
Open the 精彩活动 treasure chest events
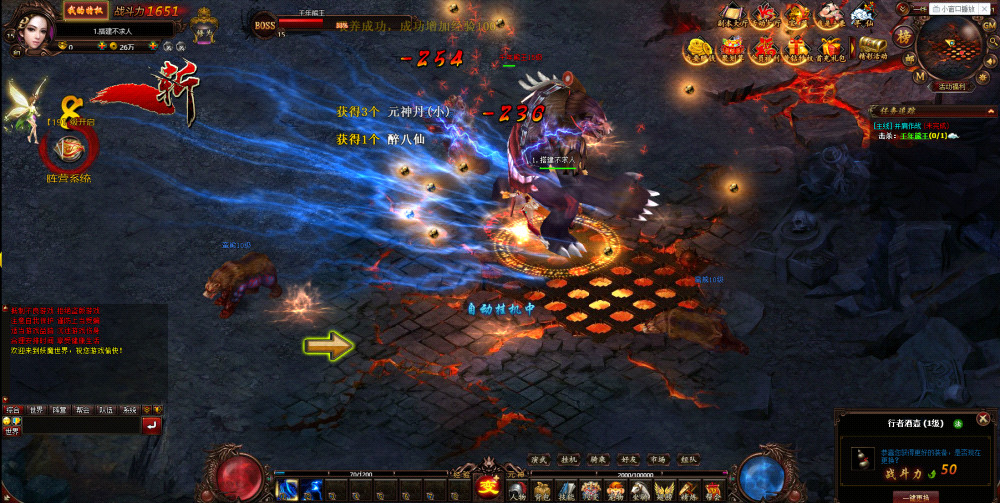point(870,46)
